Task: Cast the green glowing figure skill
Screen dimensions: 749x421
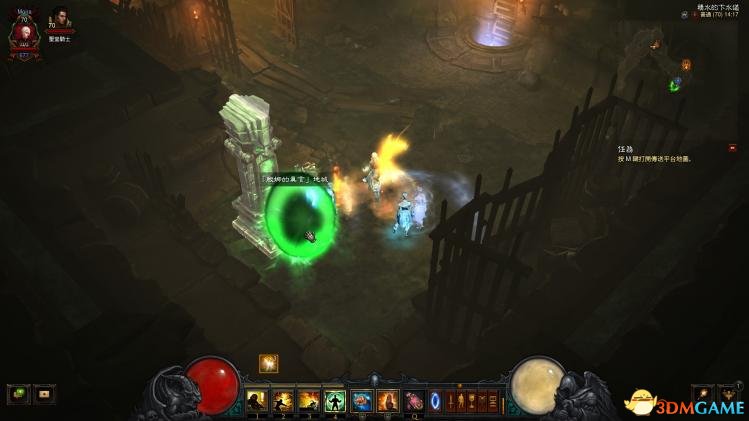Action: pyautogui.click(x=335, y=401)
